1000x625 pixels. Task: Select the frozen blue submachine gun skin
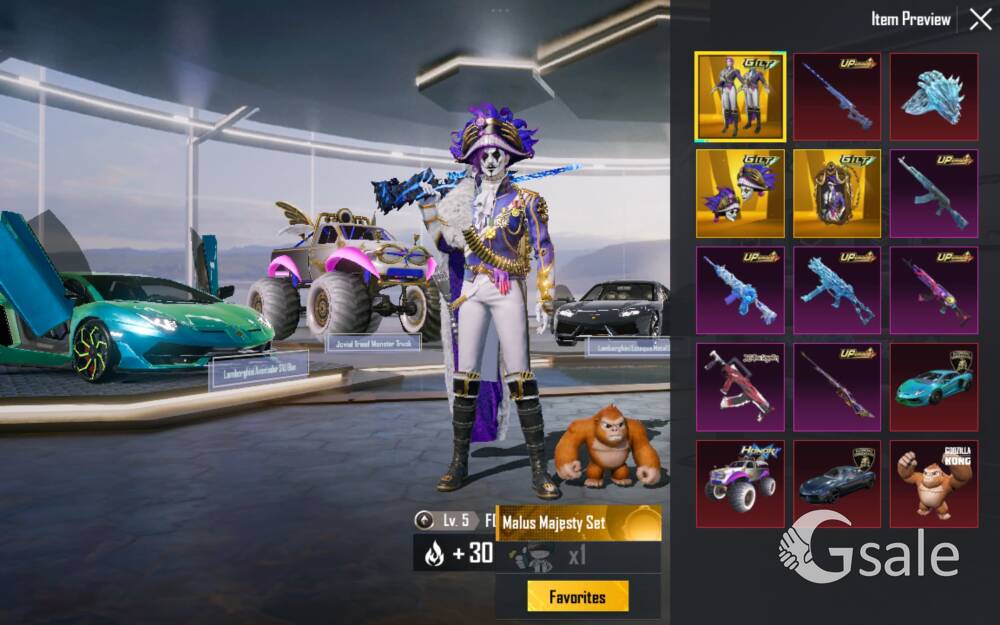(x=837, y=290)
